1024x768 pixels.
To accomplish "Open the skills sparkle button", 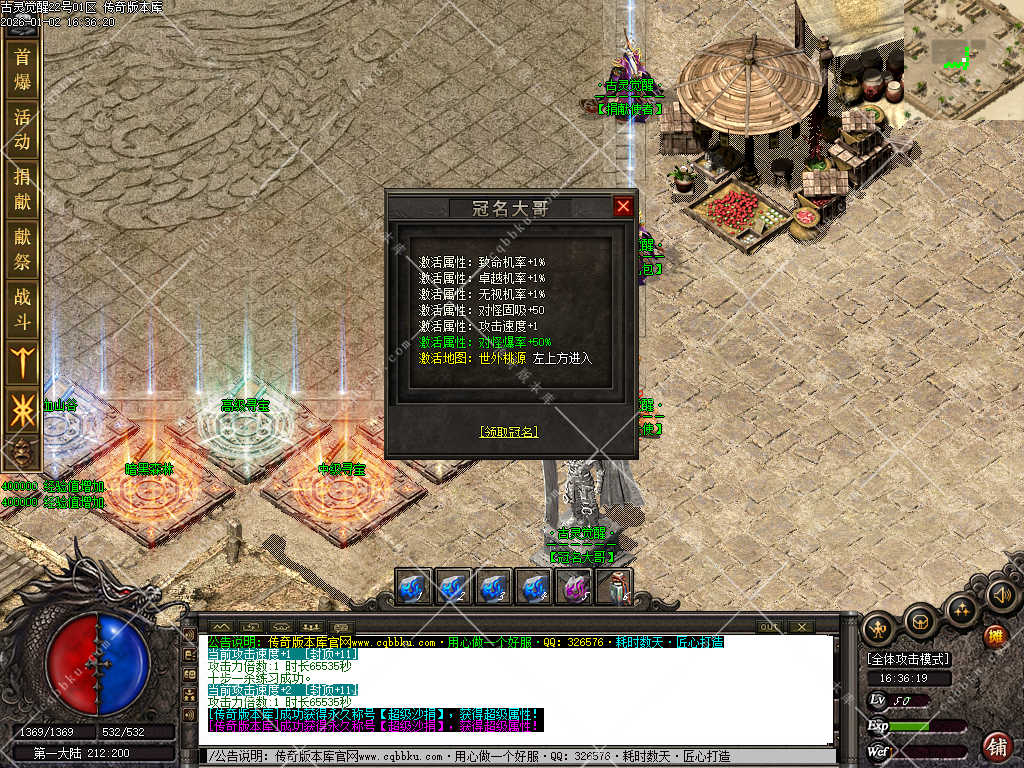I will [962, 608].
